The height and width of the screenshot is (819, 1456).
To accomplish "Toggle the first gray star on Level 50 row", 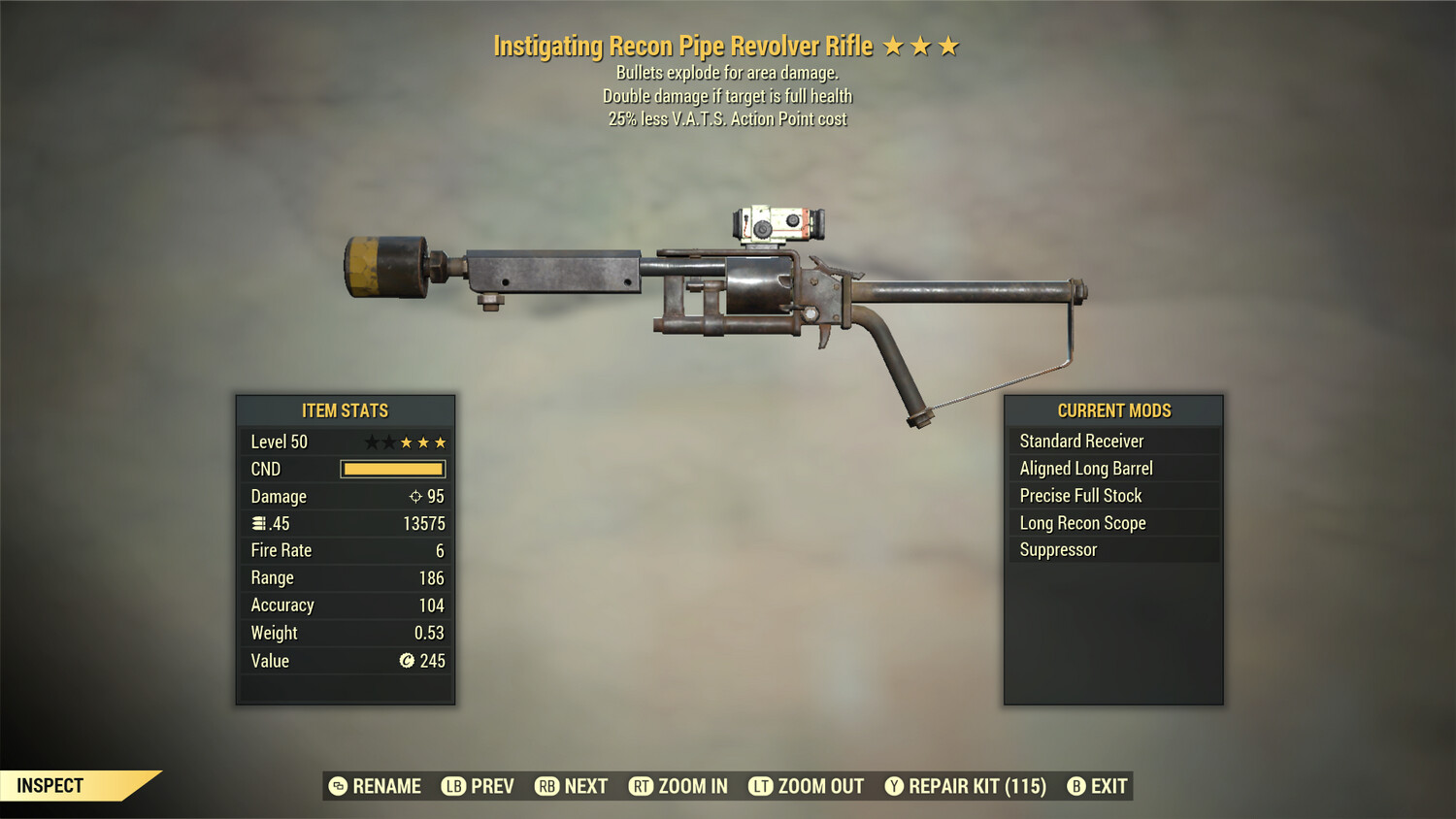I will pyautogui.click(x=370, y=442).
